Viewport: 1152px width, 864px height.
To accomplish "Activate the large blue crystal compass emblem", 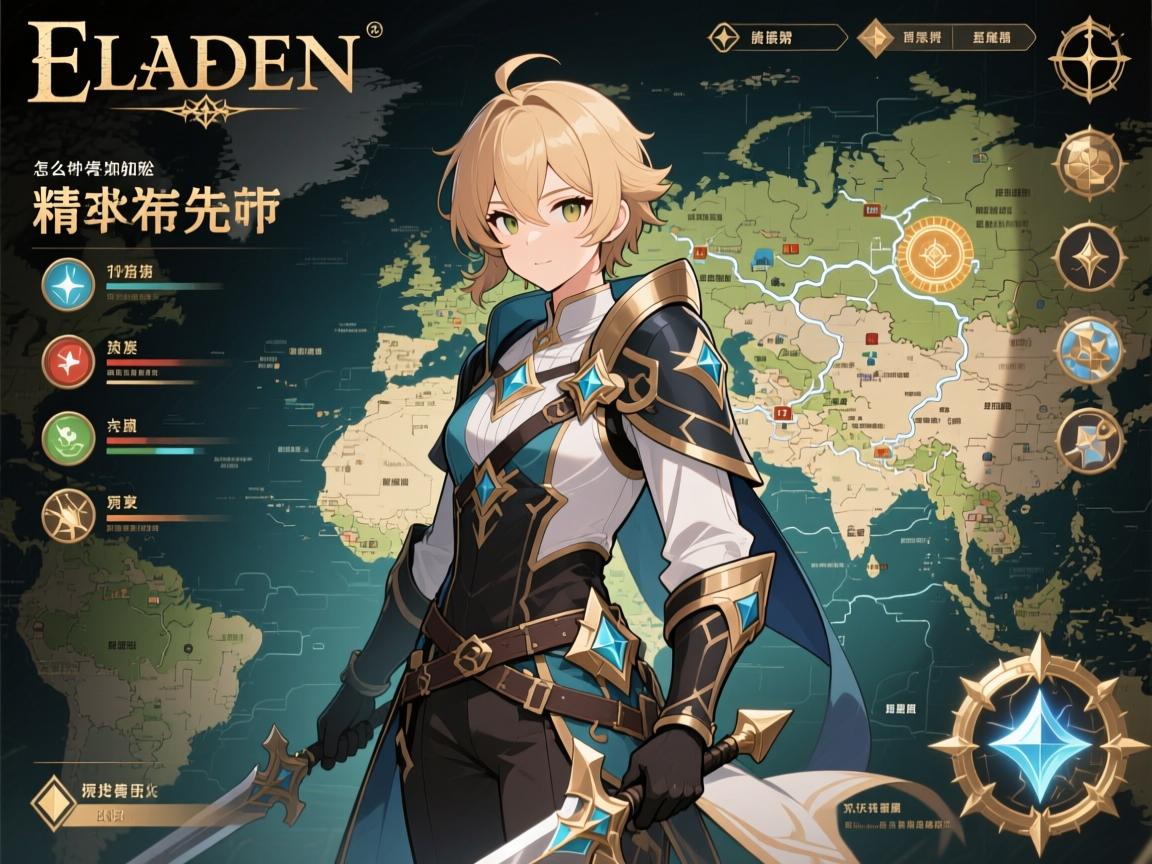I will pyautogui.click(x=1039, y=743).
